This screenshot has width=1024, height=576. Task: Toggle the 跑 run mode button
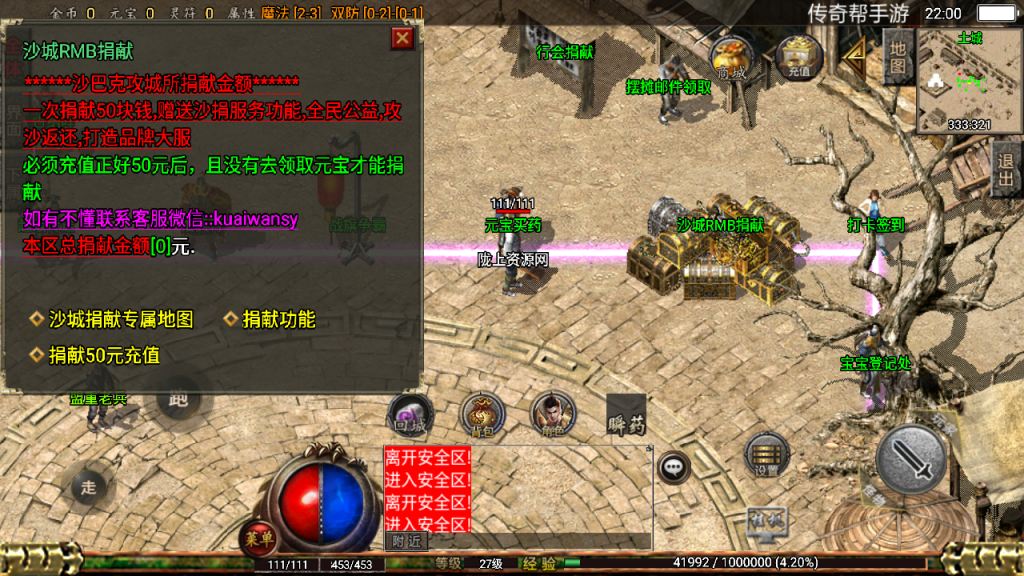pos(180,400)
